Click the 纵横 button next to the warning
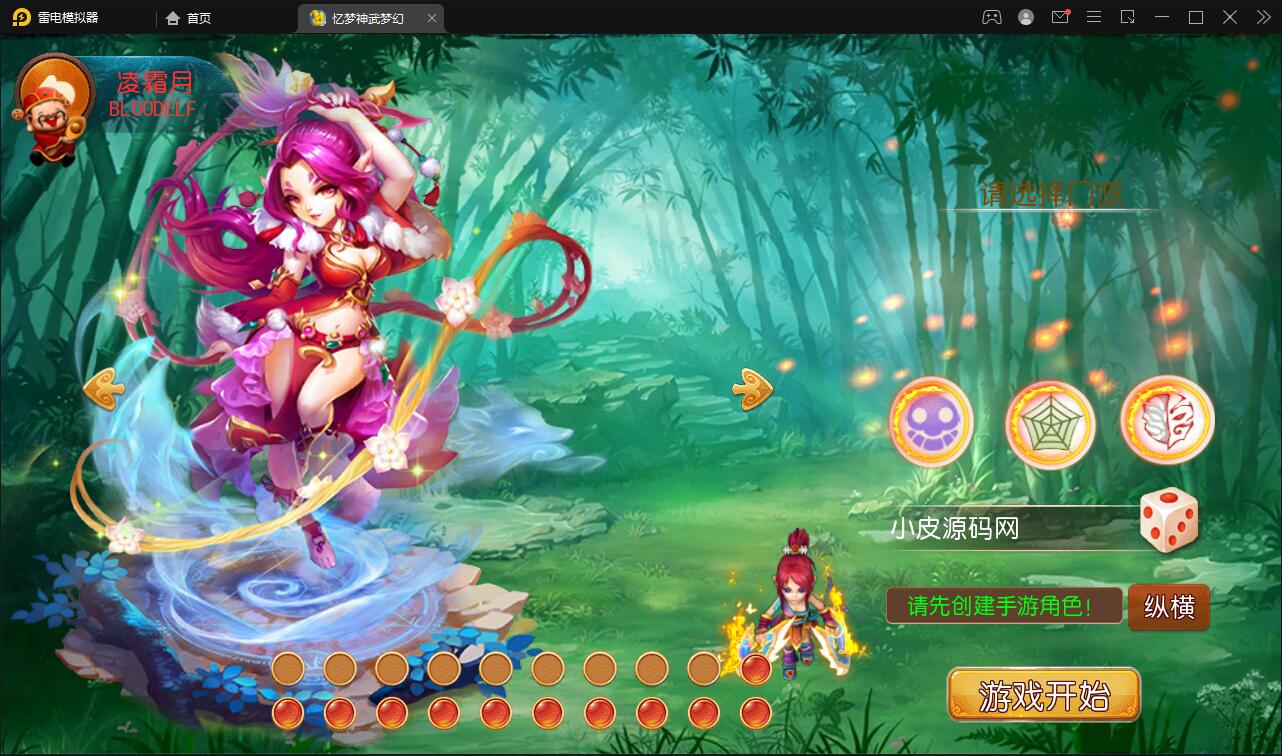Image resolution: width=1282 pixels, height=756 pixels. [1167, 607]
